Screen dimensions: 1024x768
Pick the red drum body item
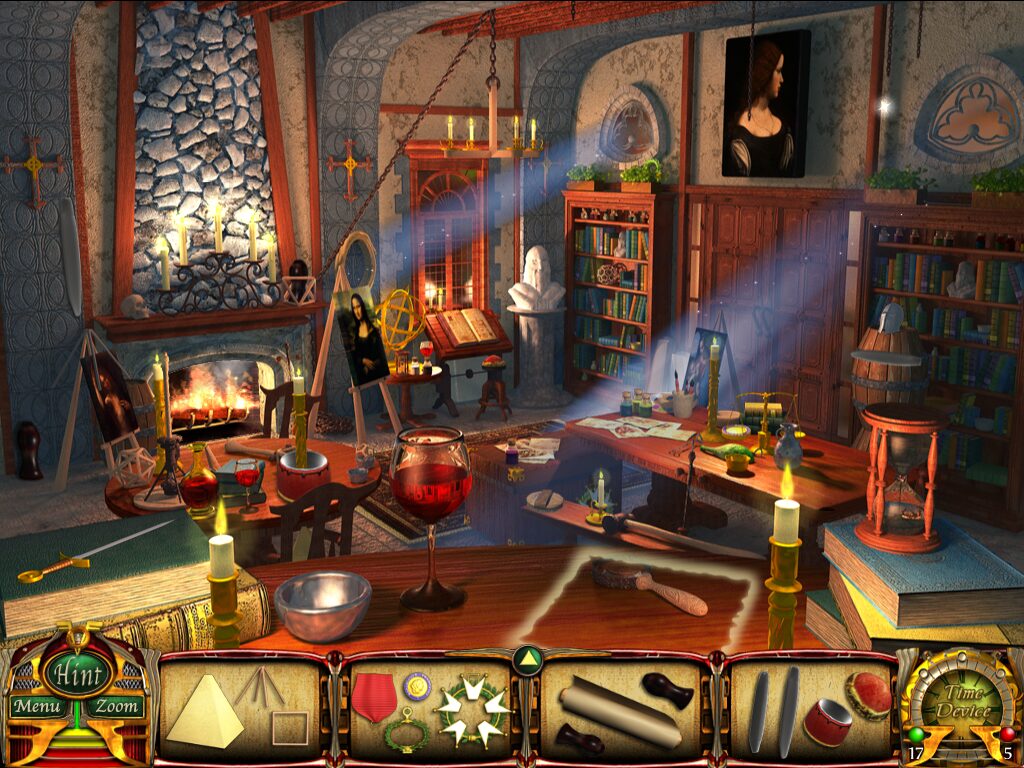click(x=826, y=722)
